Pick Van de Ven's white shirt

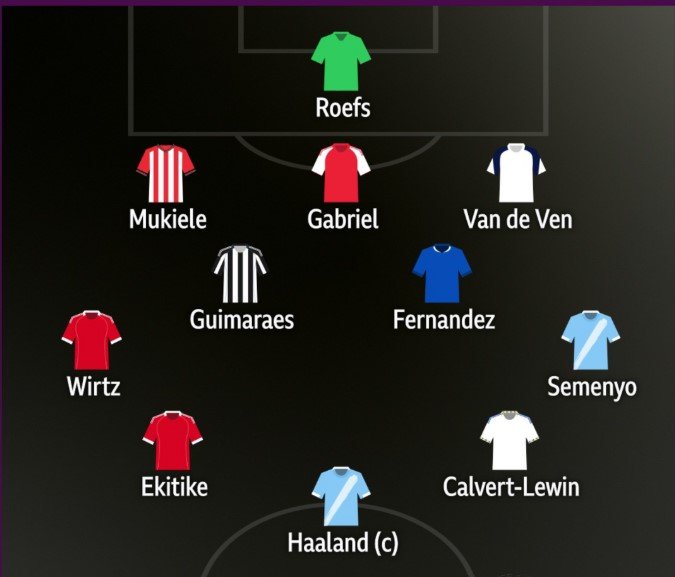point(516,174)
